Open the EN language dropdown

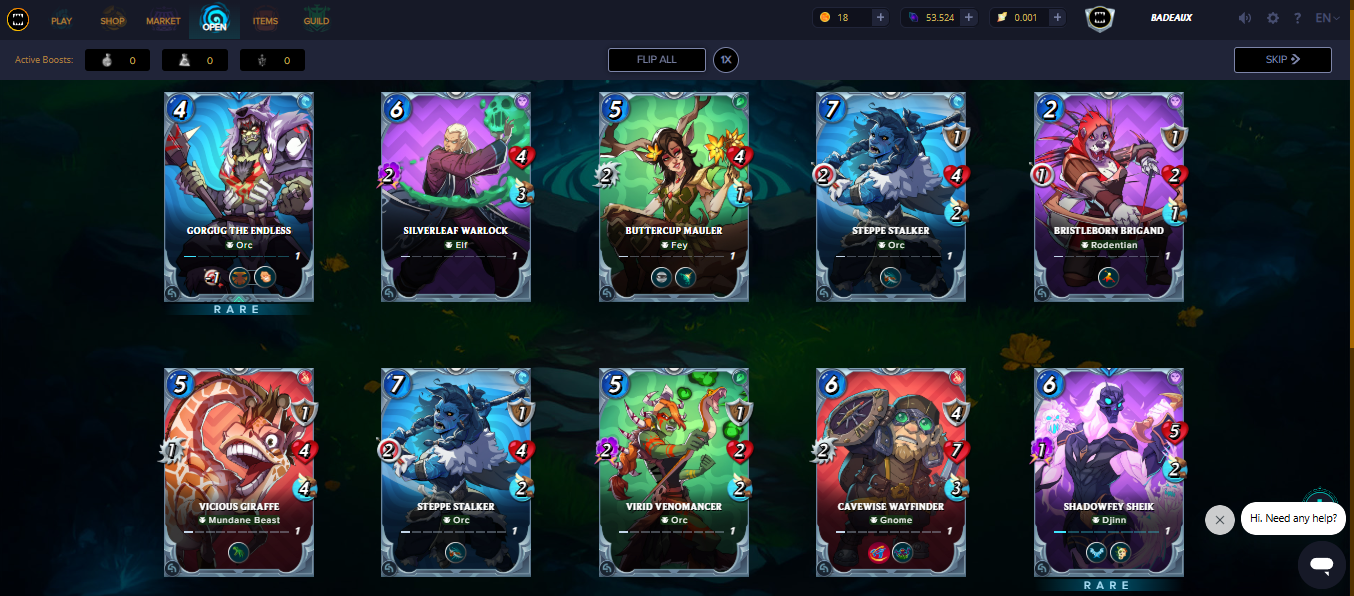(1328, 18)
